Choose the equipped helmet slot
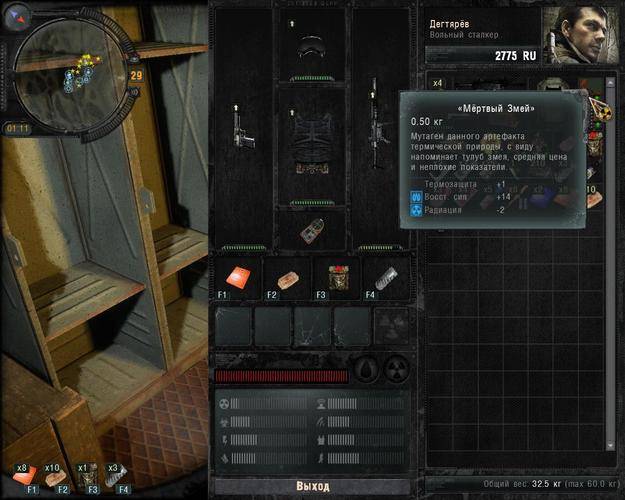The image size is (625, 500). (311, 44)
